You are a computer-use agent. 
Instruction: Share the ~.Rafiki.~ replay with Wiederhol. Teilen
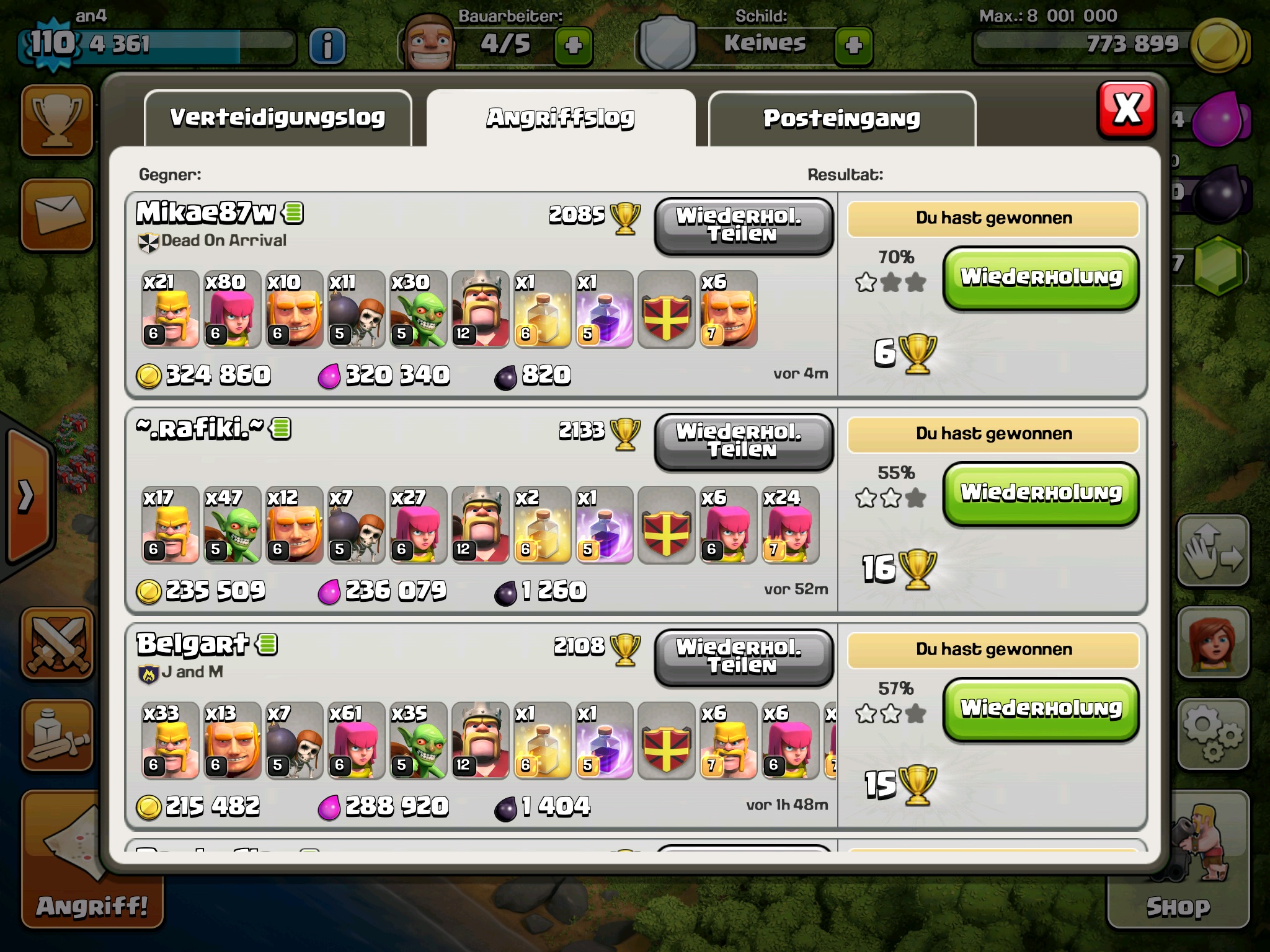tap(743, 441)
